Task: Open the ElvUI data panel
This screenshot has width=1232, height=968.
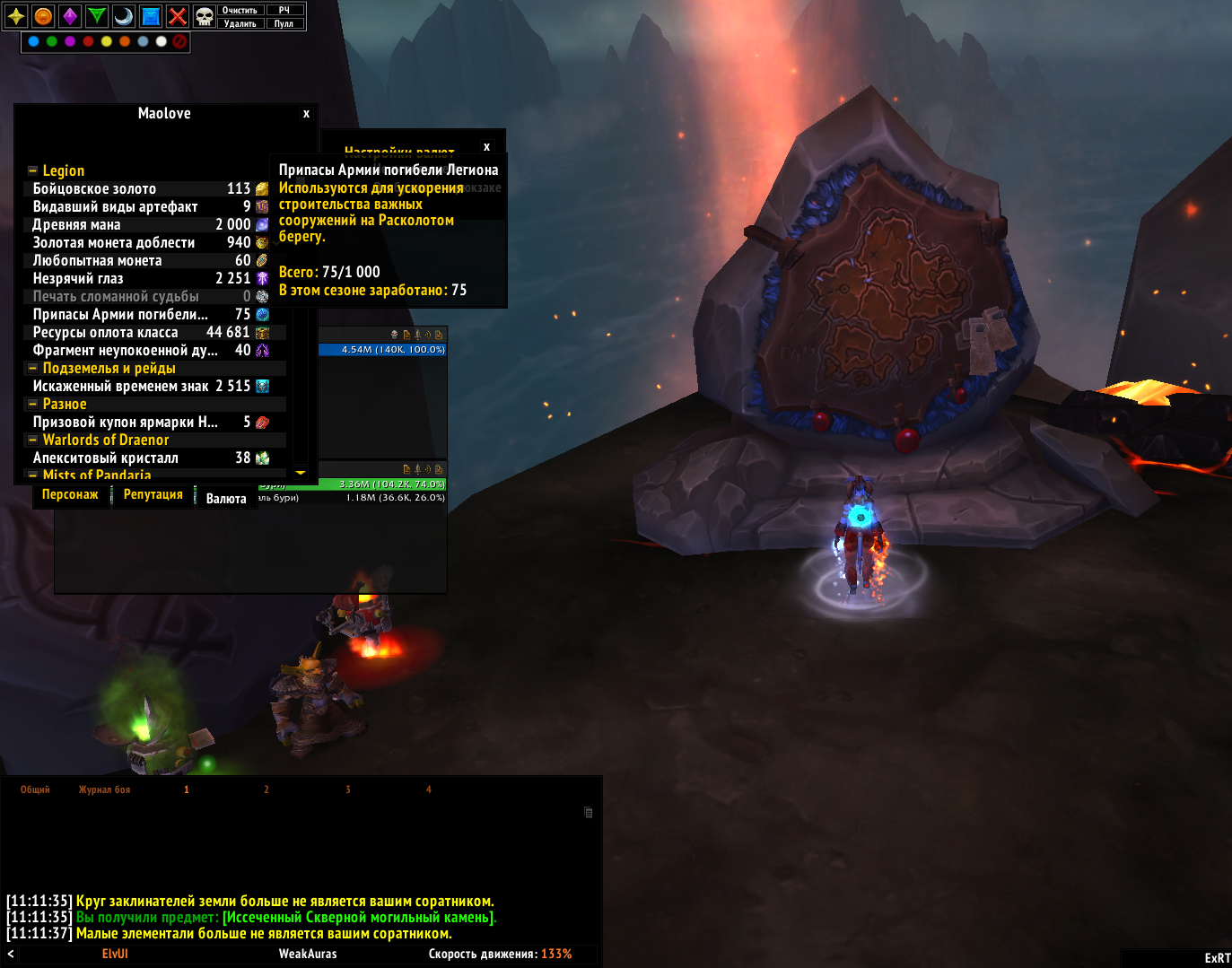Action: pos(115,954)
